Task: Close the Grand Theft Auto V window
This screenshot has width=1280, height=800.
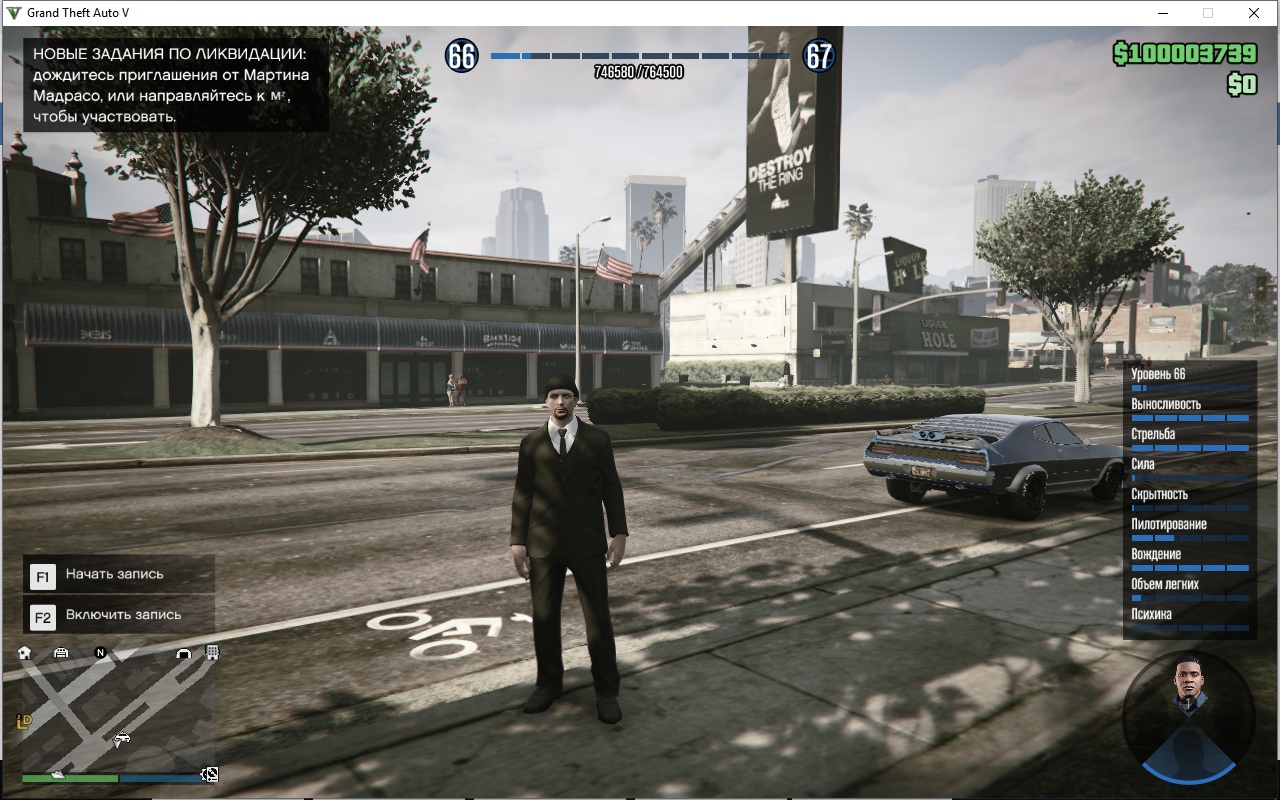Action: pyautogui.click(x=1254, y=13)
